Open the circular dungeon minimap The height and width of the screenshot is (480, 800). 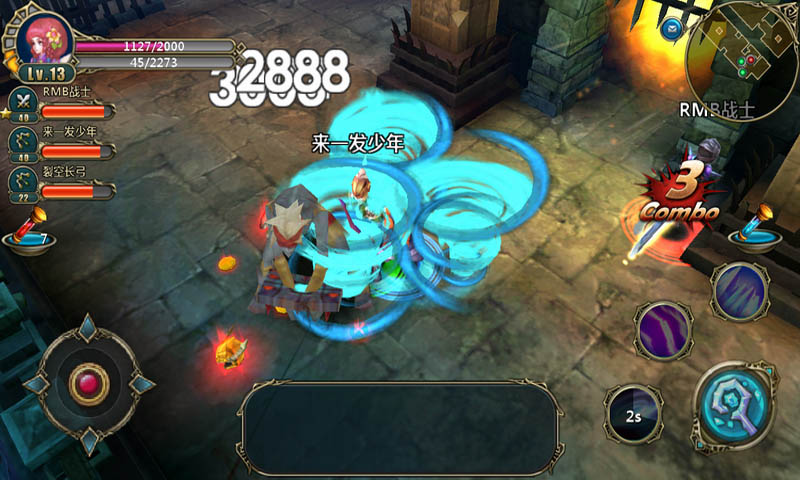click(x=741, y=57)
